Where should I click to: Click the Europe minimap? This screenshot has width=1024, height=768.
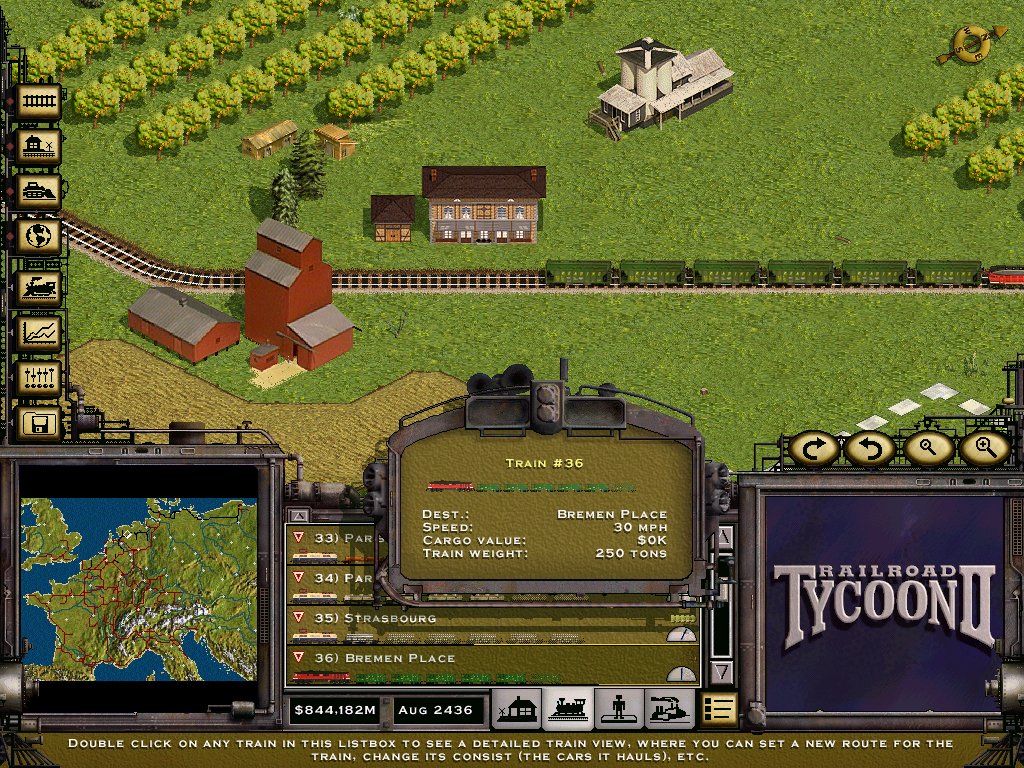pos(139,590)
